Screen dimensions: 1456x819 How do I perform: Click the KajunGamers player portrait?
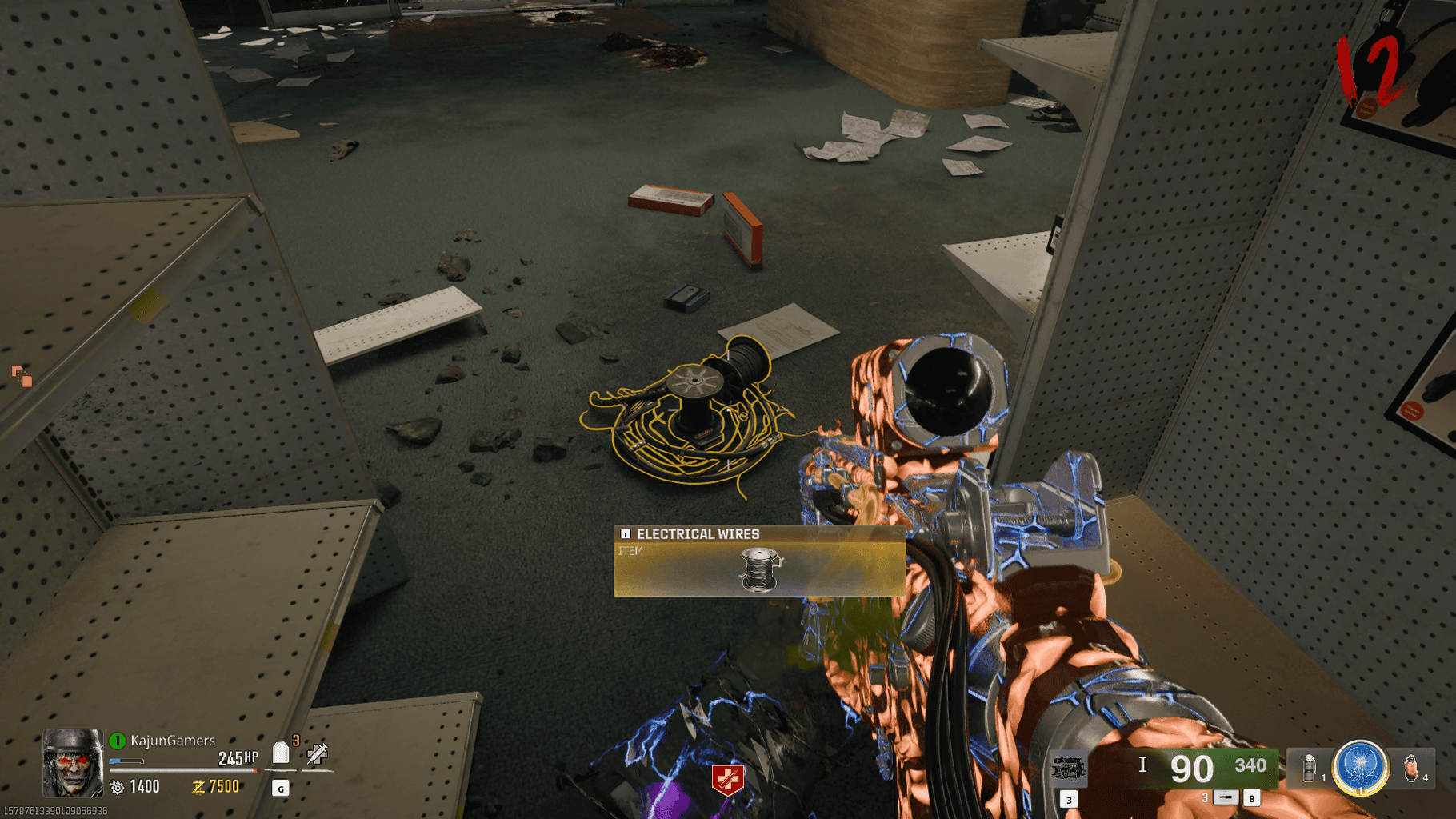tap(73, 762)
